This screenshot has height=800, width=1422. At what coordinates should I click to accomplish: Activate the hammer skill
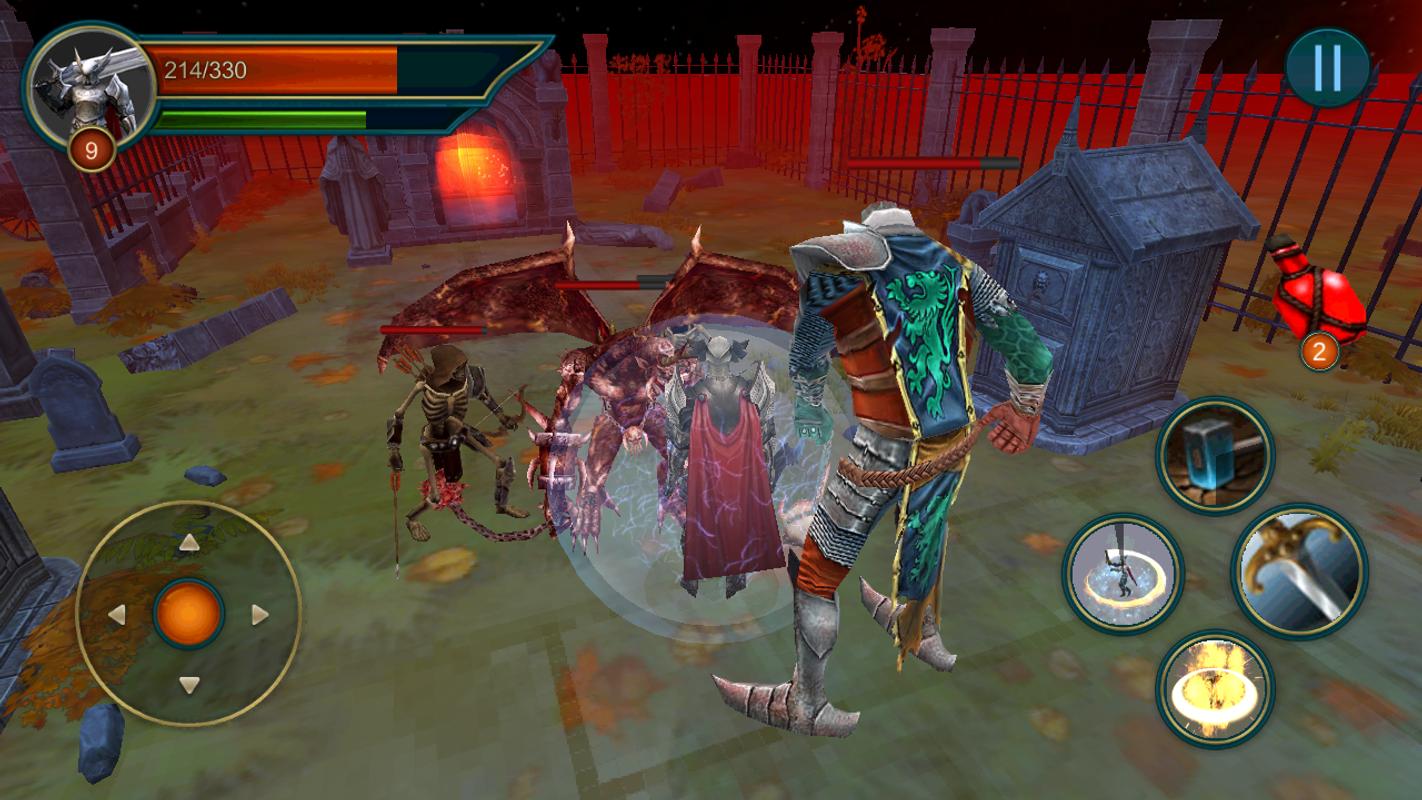coord(1214,456)
